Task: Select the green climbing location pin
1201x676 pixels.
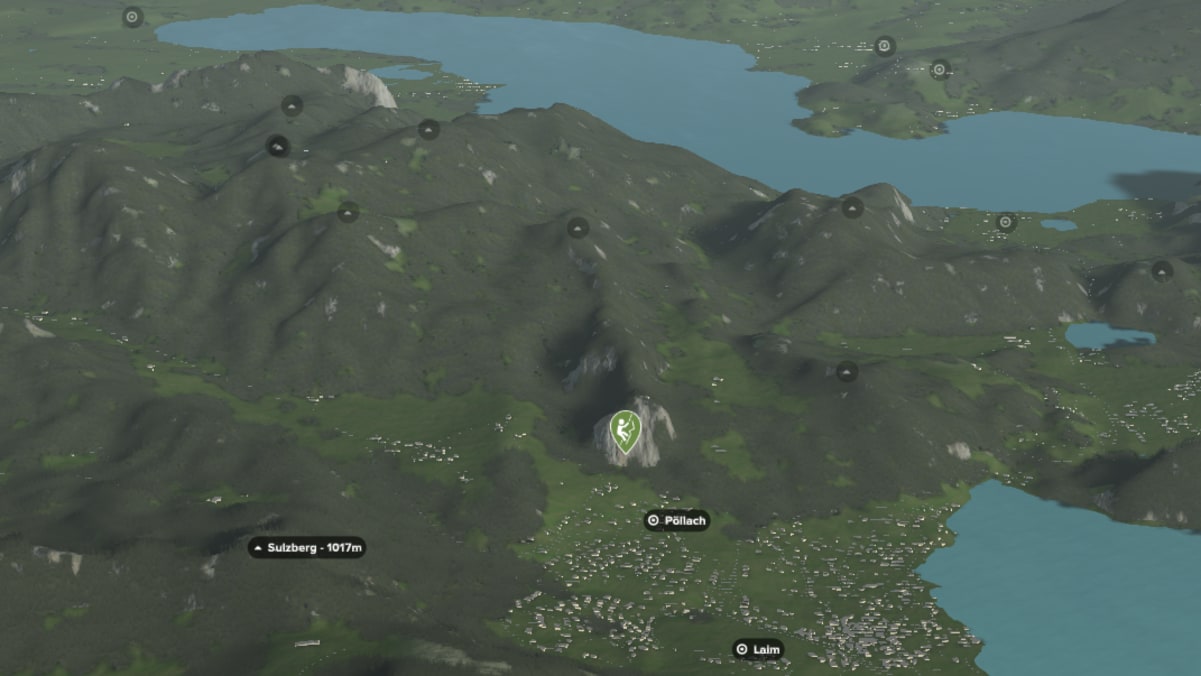Action: pos(625,430)
